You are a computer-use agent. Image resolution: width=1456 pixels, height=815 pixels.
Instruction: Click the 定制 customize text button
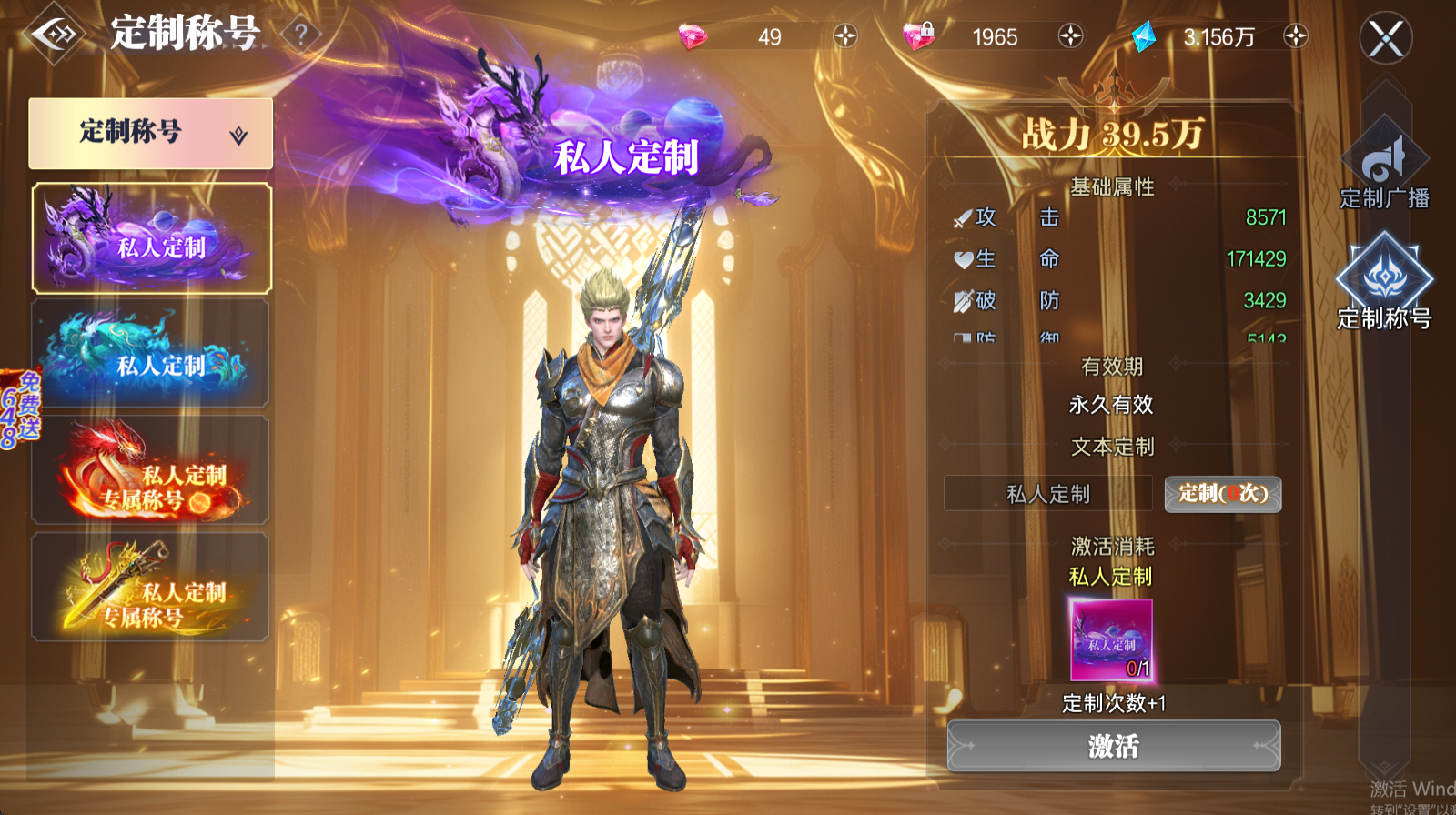point(1223,494)
